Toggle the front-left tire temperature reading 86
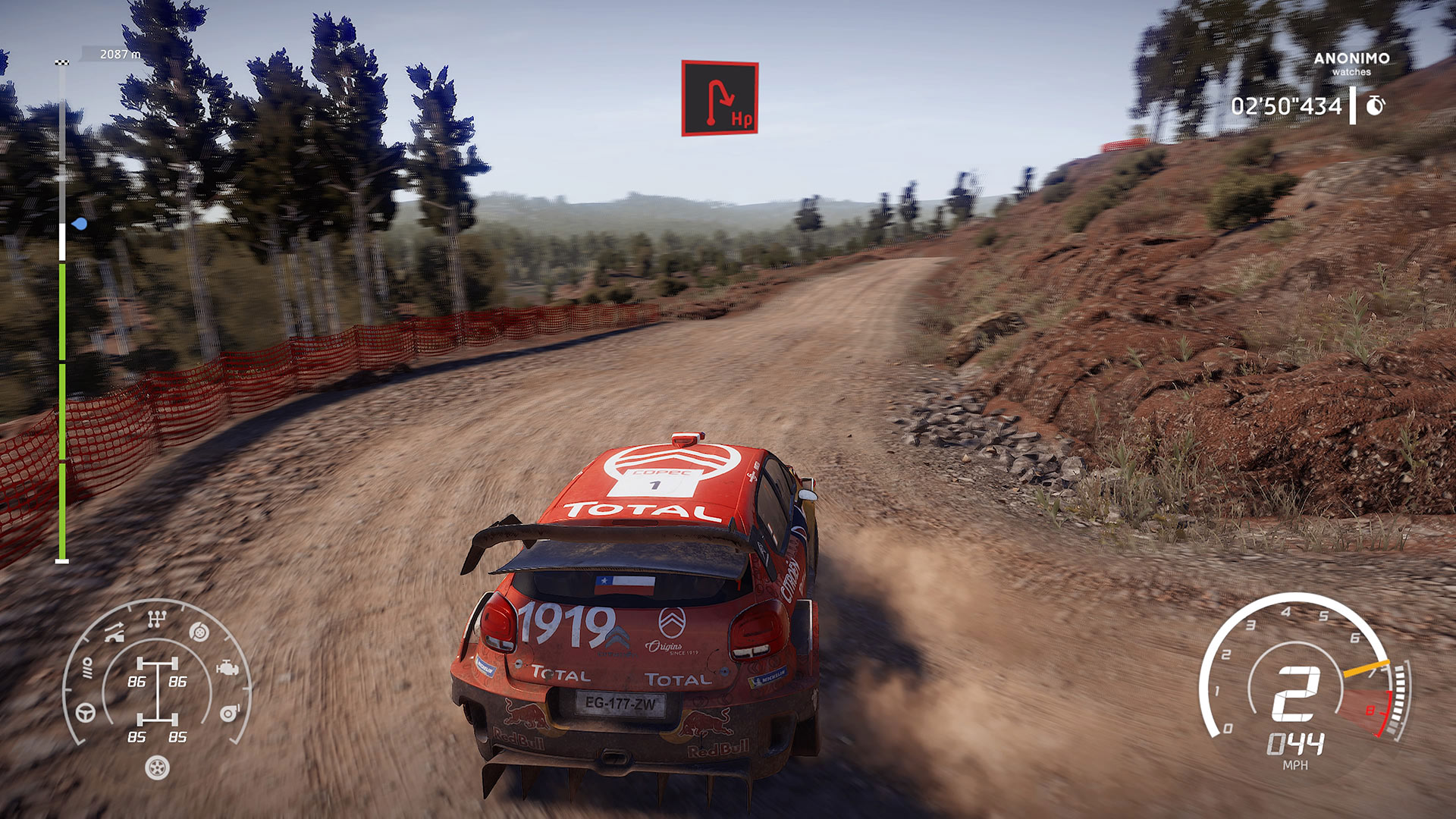The width and height of the screenshot is (1456, 819). click(x=137, y=681)
